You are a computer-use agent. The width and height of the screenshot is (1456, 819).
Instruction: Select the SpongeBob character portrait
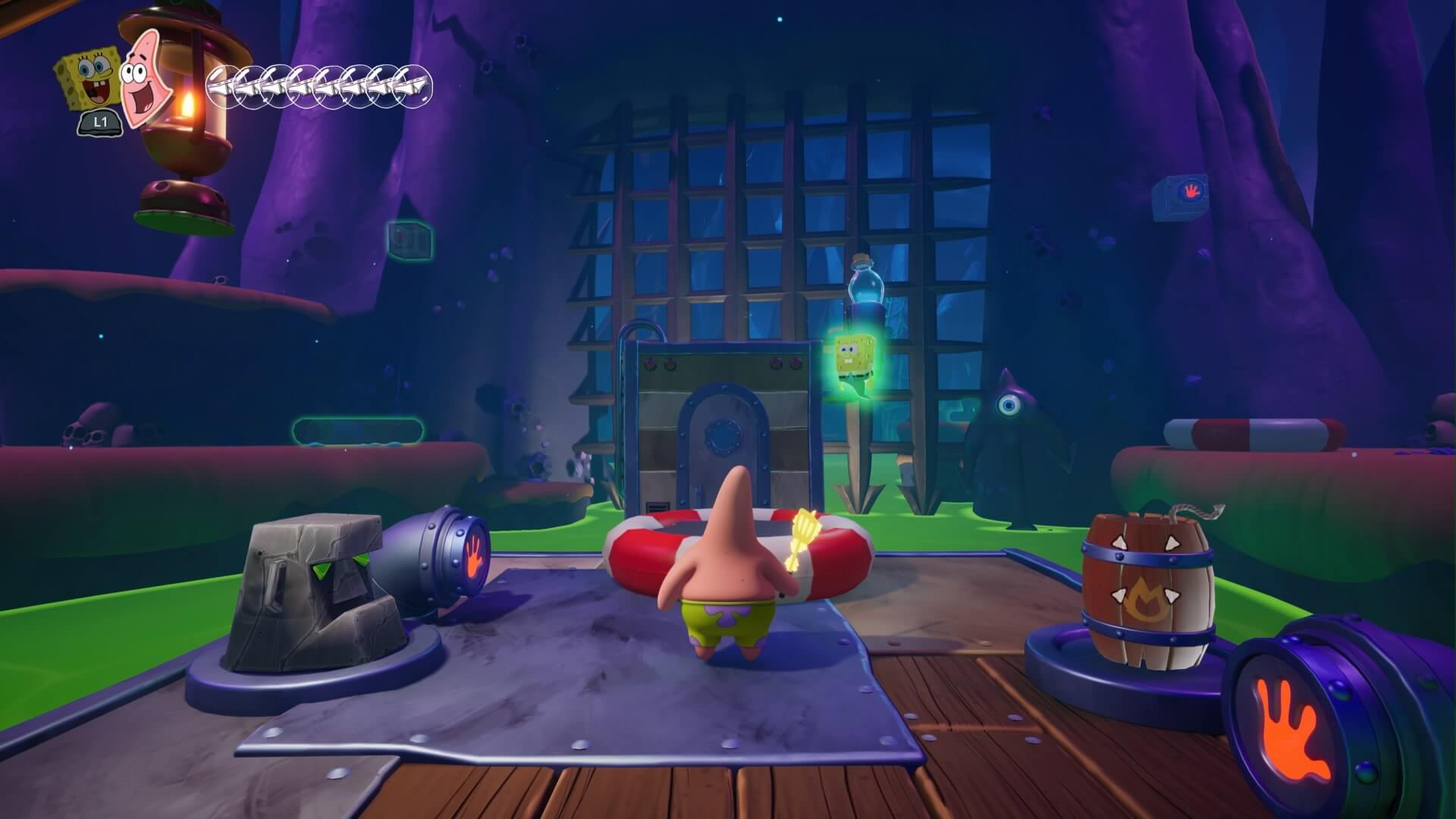point(86,80)
